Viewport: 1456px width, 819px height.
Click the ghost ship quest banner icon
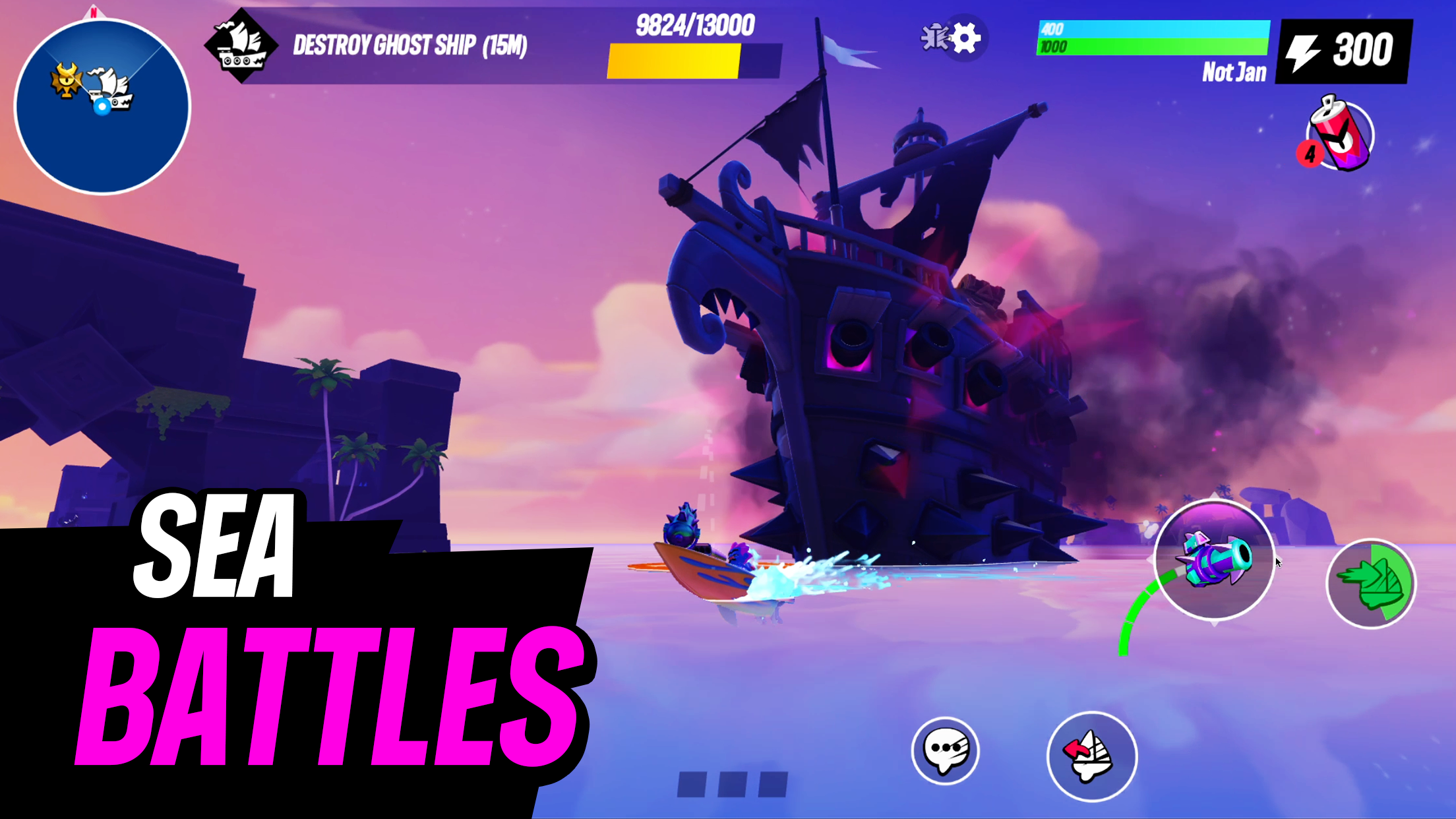coord(240,47)
